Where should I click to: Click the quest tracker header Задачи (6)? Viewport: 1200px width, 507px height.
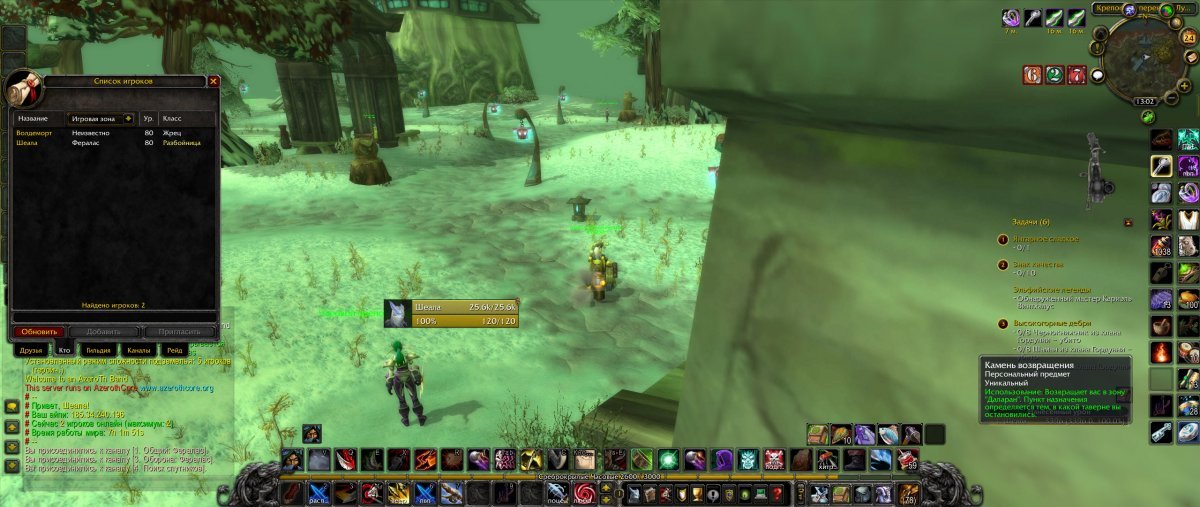pos(1031,221)
